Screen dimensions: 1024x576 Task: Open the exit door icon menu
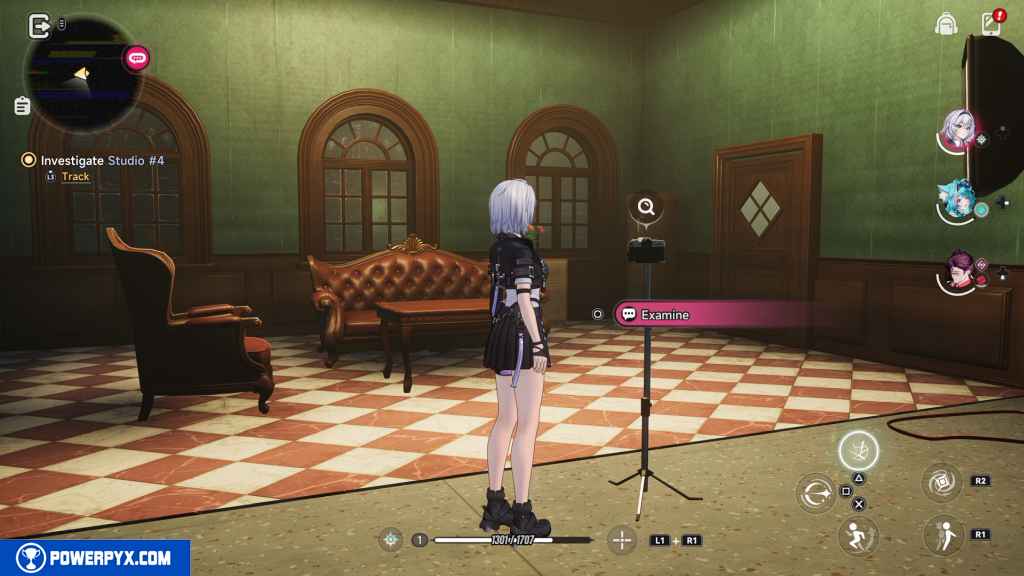(40, 25)
